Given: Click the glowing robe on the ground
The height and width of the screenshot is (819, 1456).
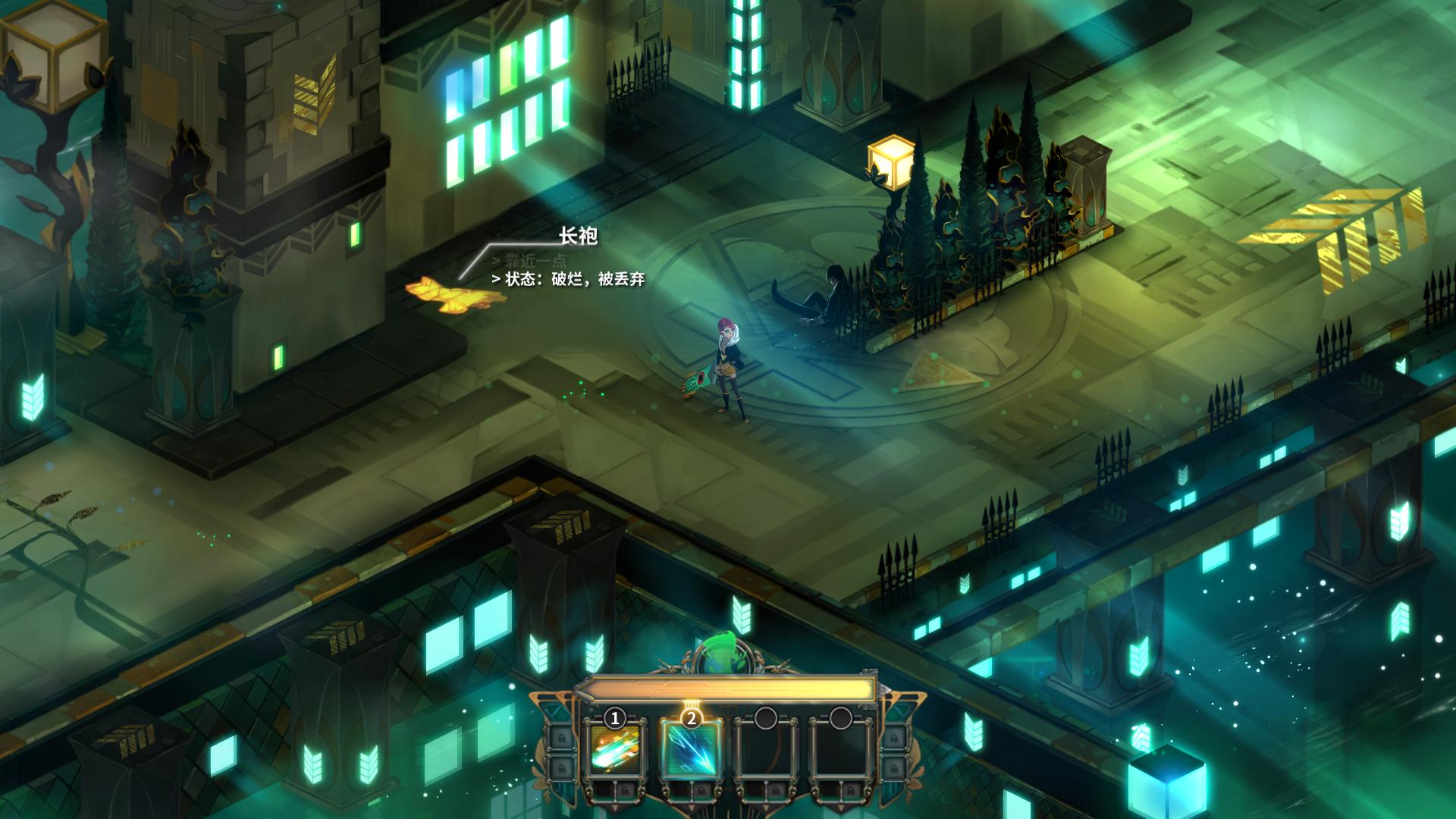Looking at the screenshot, I should 449,293.
